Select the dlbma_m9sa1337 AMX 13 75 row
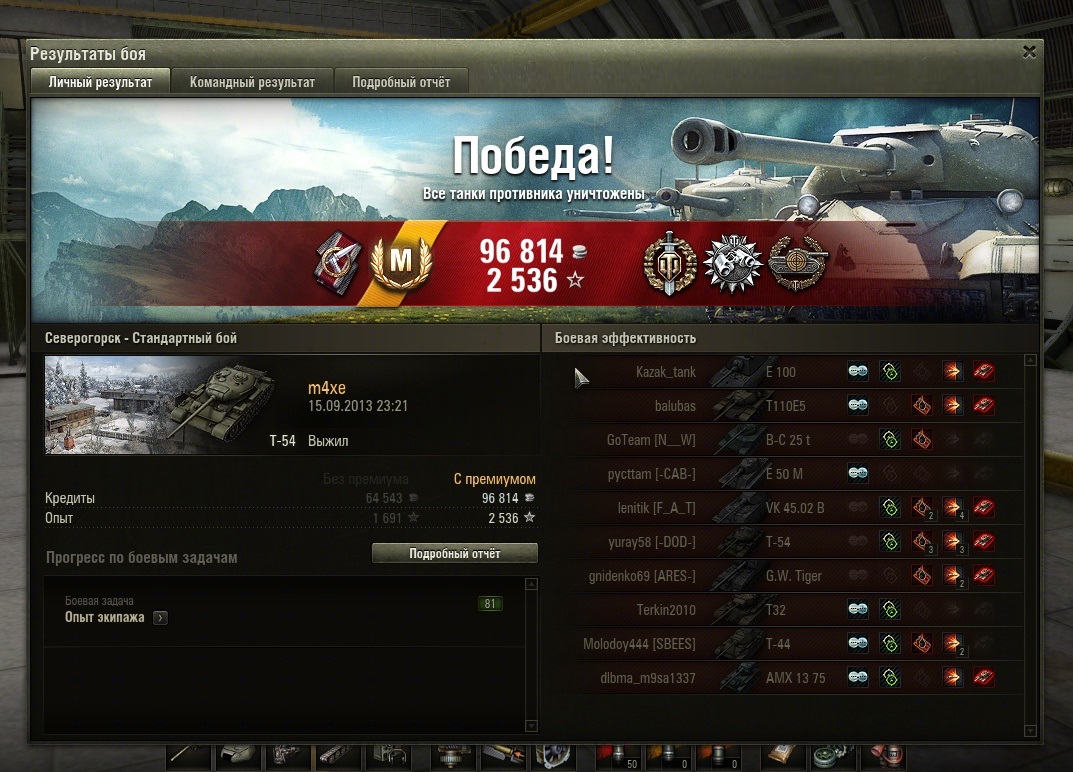Image resolution: width=1073 pixels, height=772 pixels. coord(790,678)
